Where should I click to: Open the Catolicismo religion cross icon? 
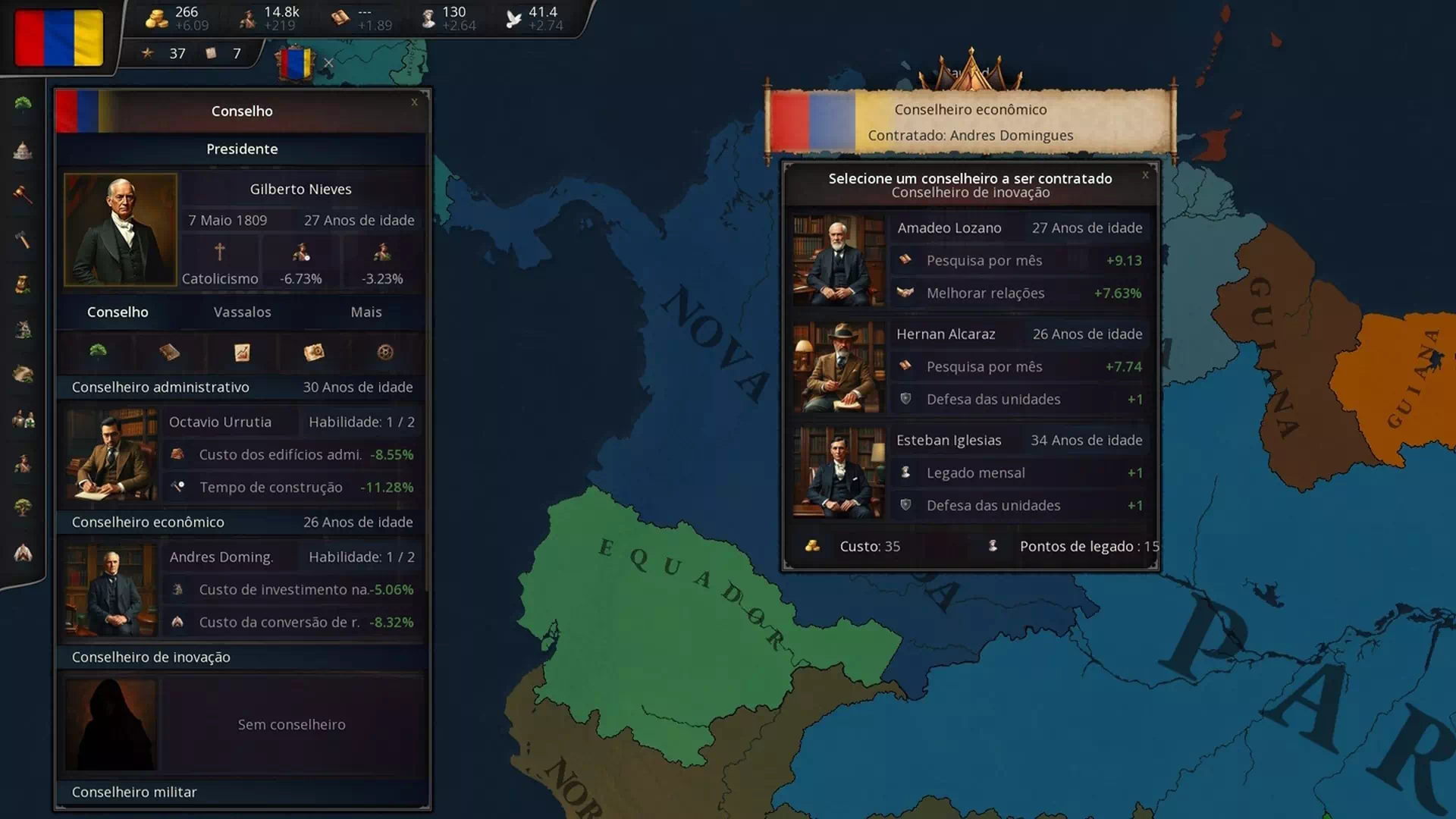click(x=220, y=252)
